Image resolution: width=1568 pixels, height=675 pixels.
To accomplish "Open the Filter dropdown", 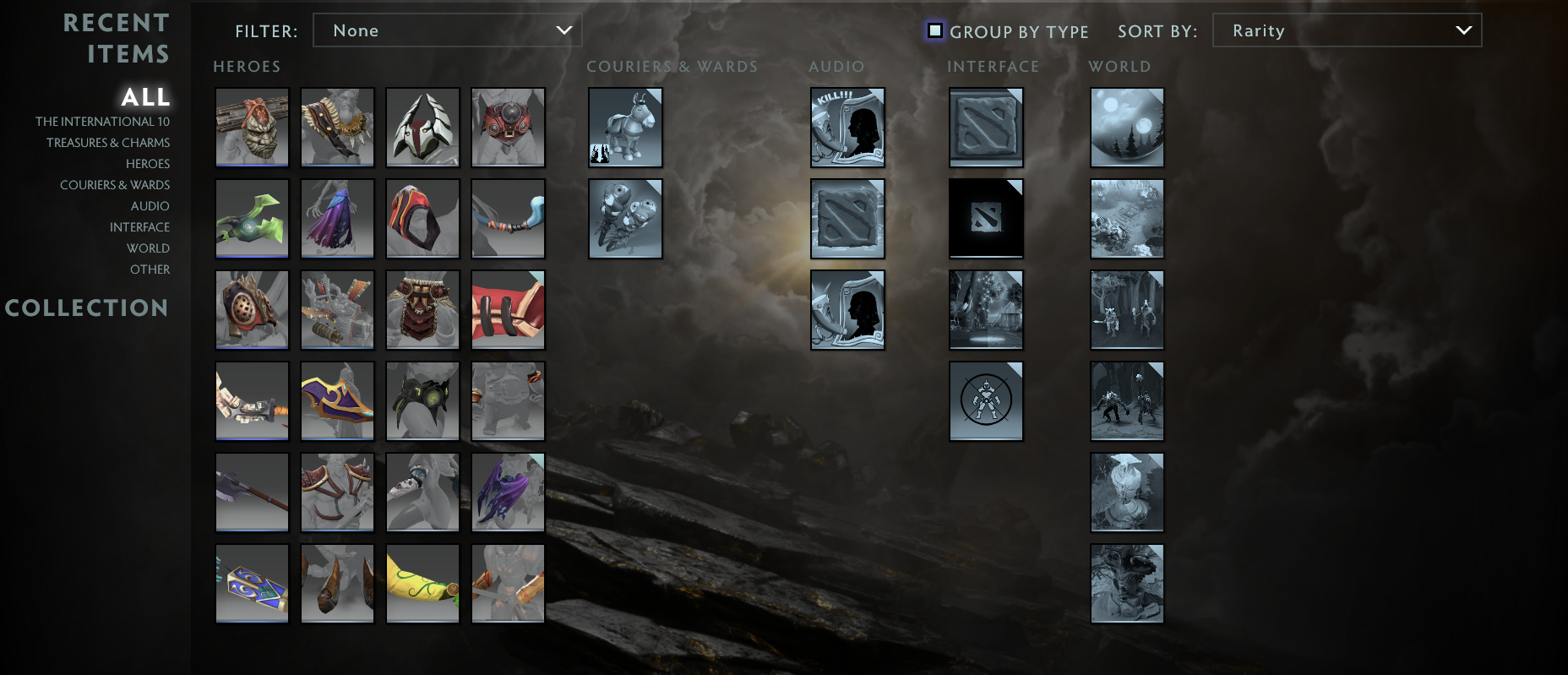I will [448, 30].
